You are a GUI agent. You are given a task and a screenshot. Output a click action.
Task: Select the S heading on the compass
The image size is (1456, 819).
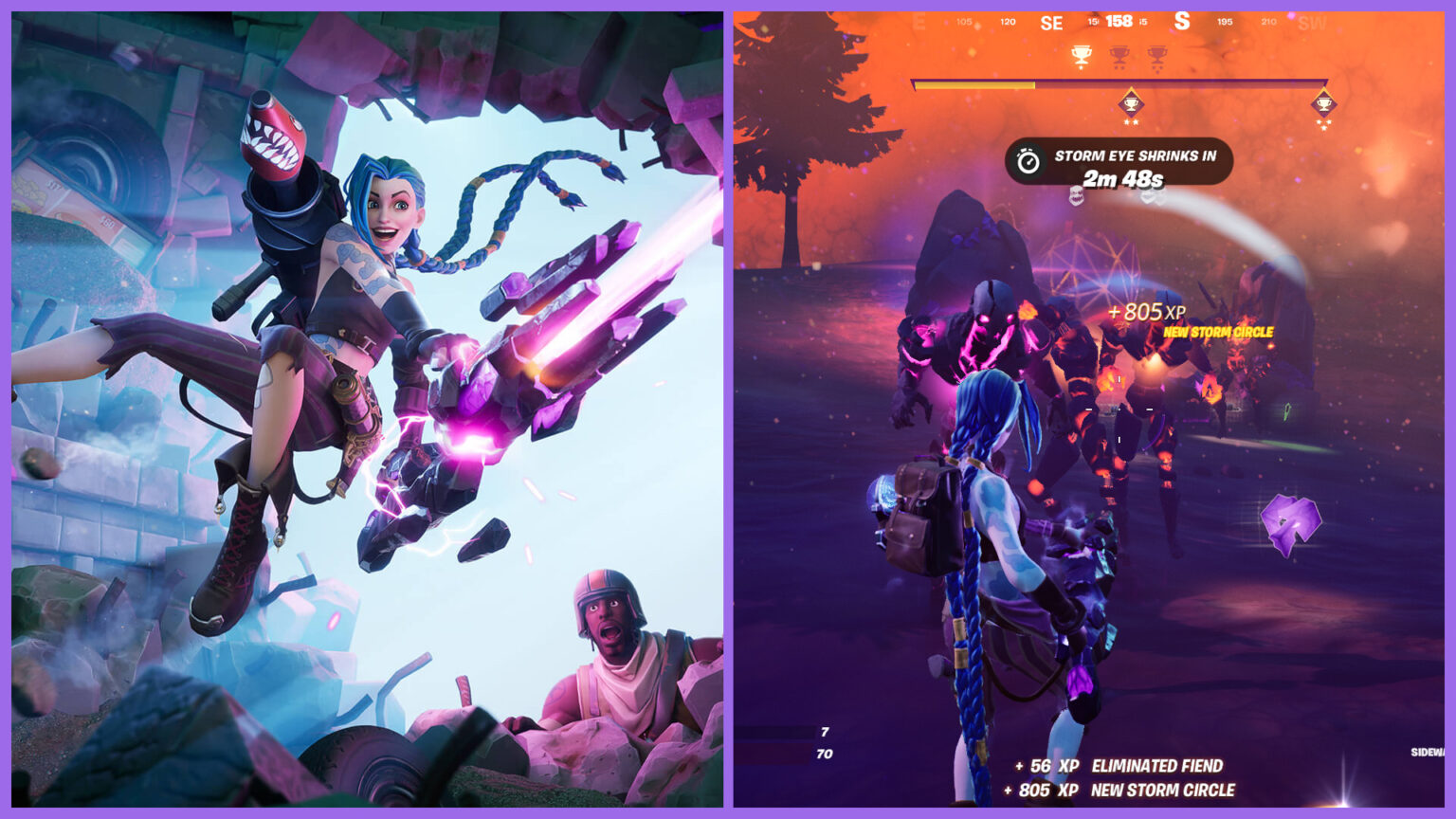pyautogui.click(x=1183, y=22)
